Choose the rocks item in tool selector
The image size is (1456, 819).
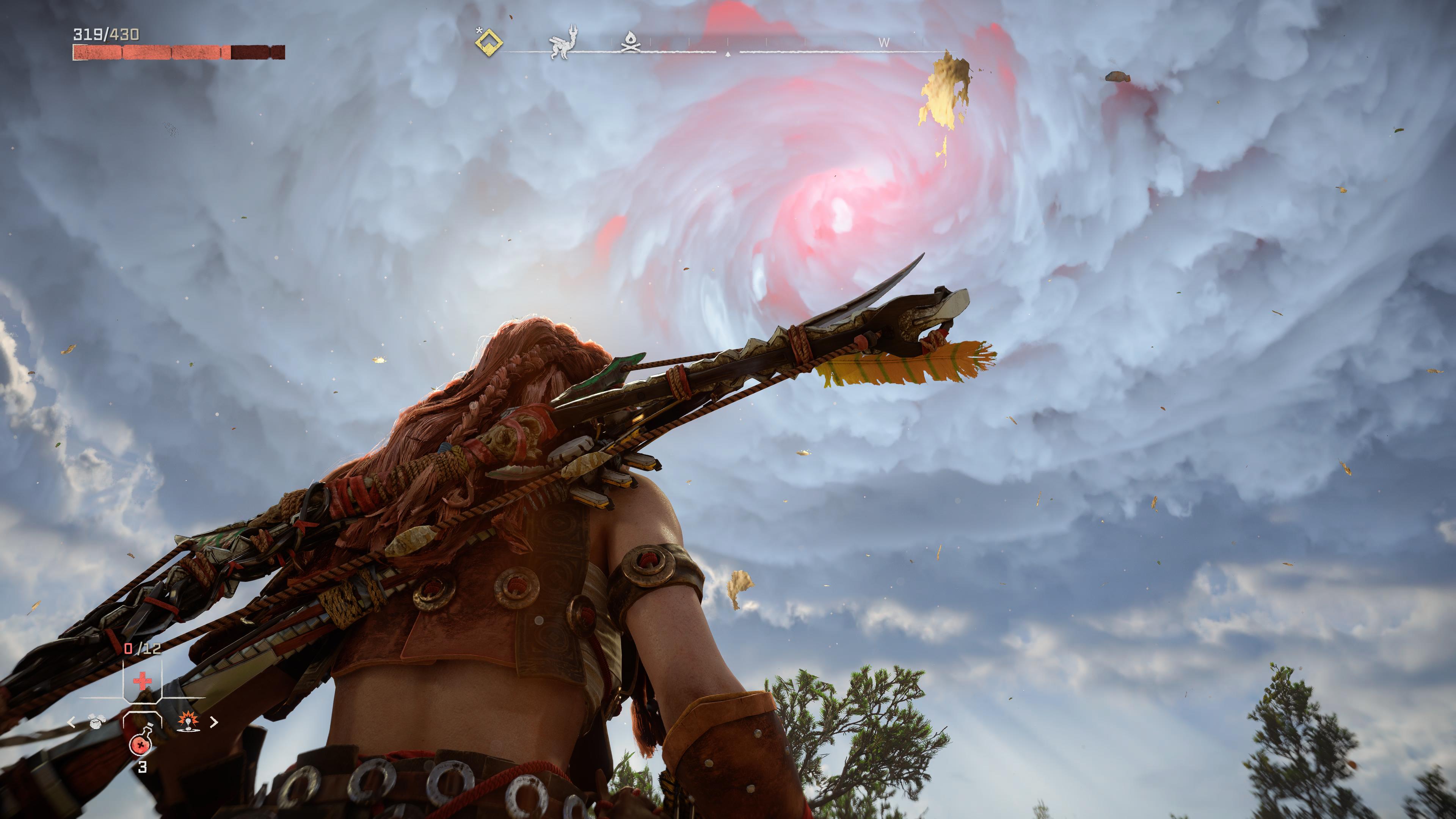click(97, 721)
